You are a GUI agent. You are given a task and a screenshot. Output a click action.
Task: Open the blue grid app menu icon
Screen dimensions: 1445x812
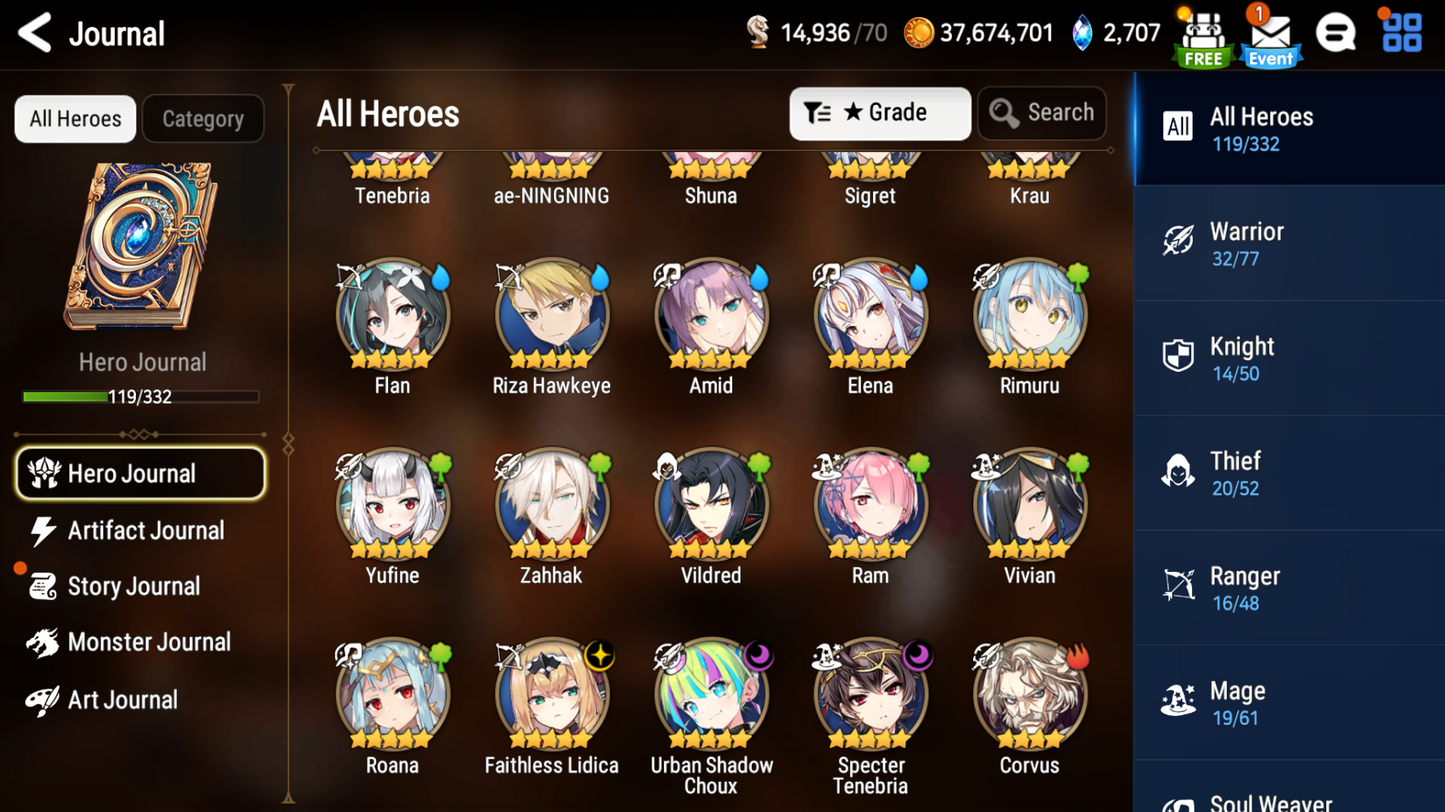pos(1401,32)
